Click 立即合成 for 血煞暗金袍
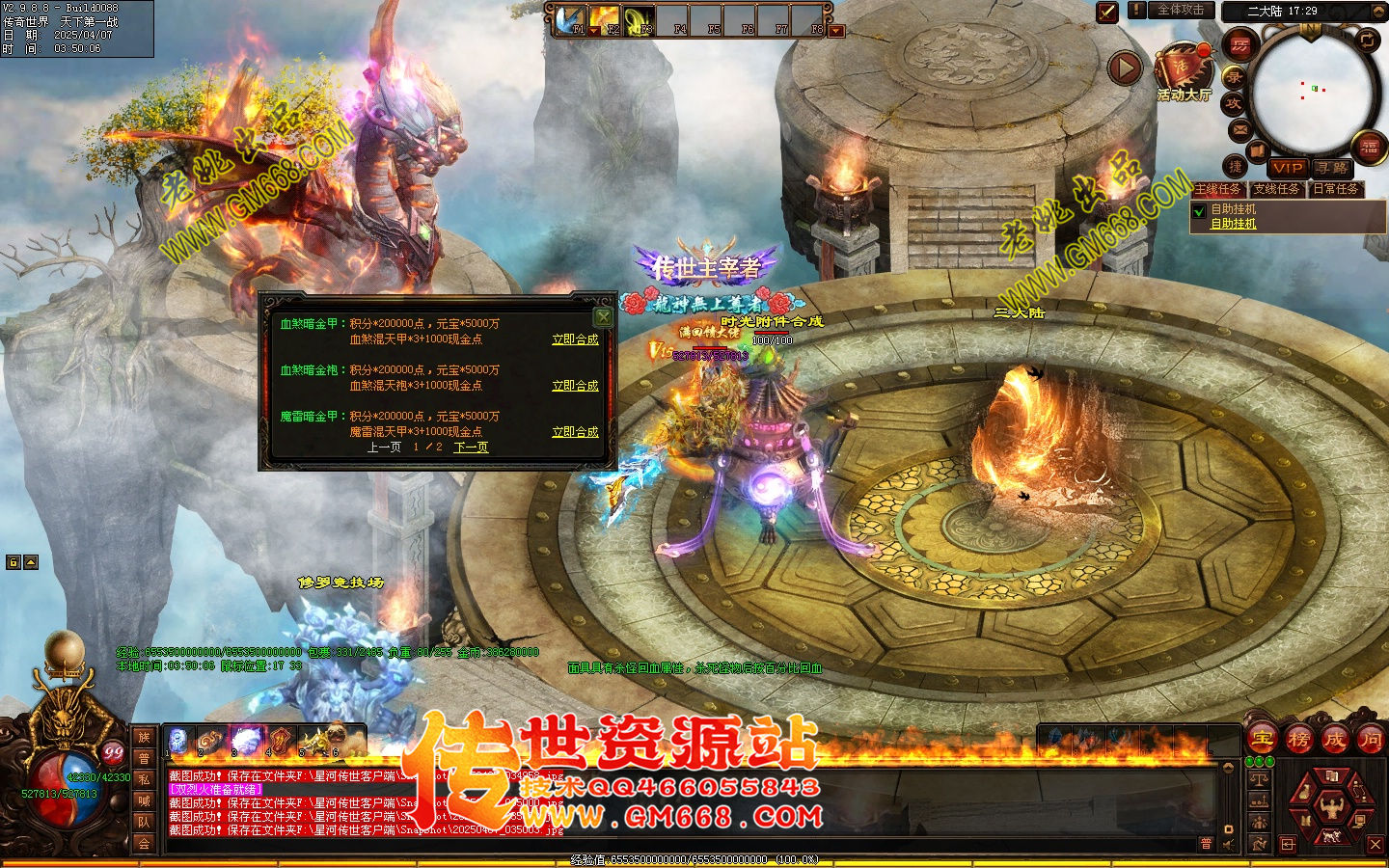This screenshot has width=1389, height=868. point(575,386)
